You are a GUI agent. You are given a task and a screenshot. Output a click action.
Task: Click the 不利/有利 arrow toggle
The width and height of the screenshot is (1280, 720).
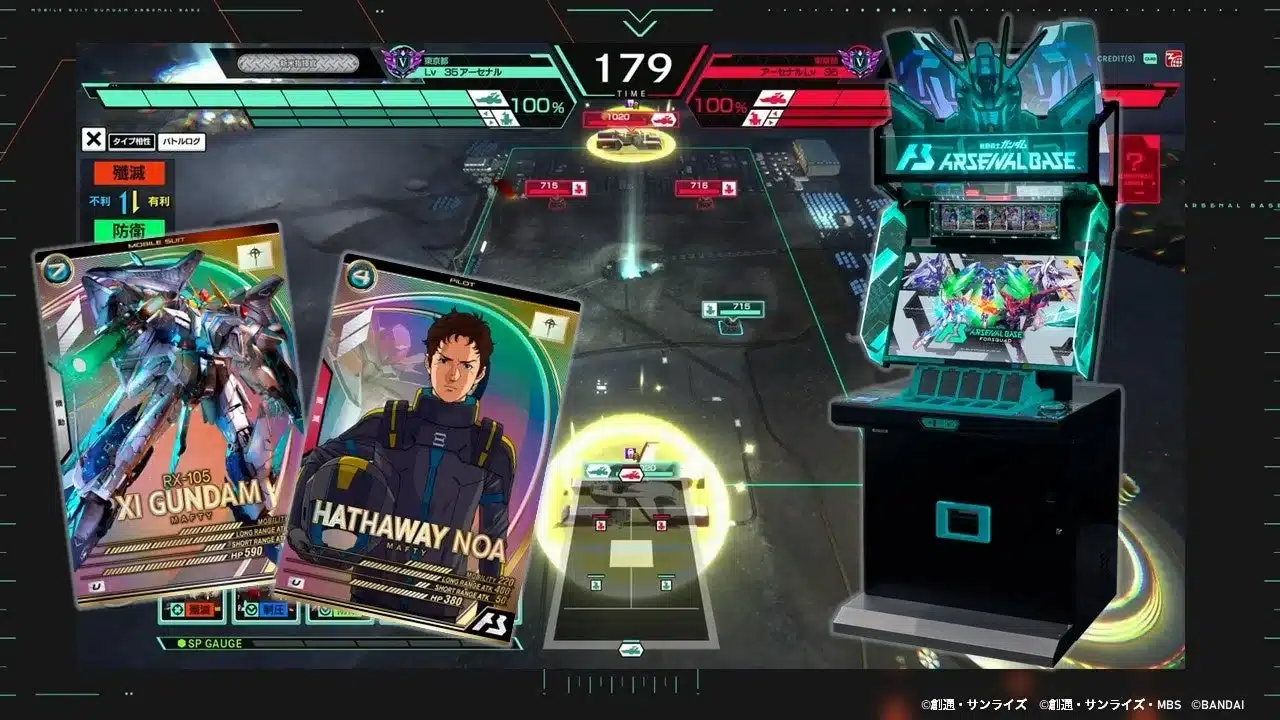point(128,201)
